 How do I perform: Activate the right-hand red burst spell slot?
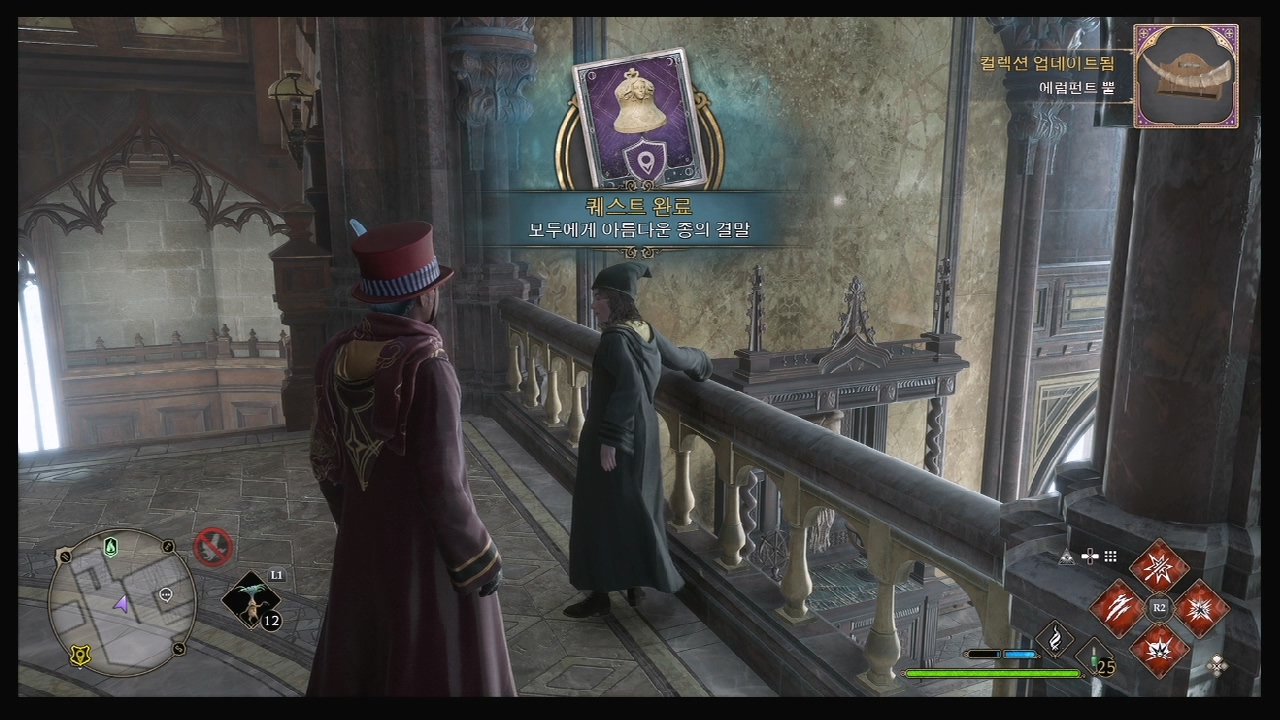(1201, 607)
